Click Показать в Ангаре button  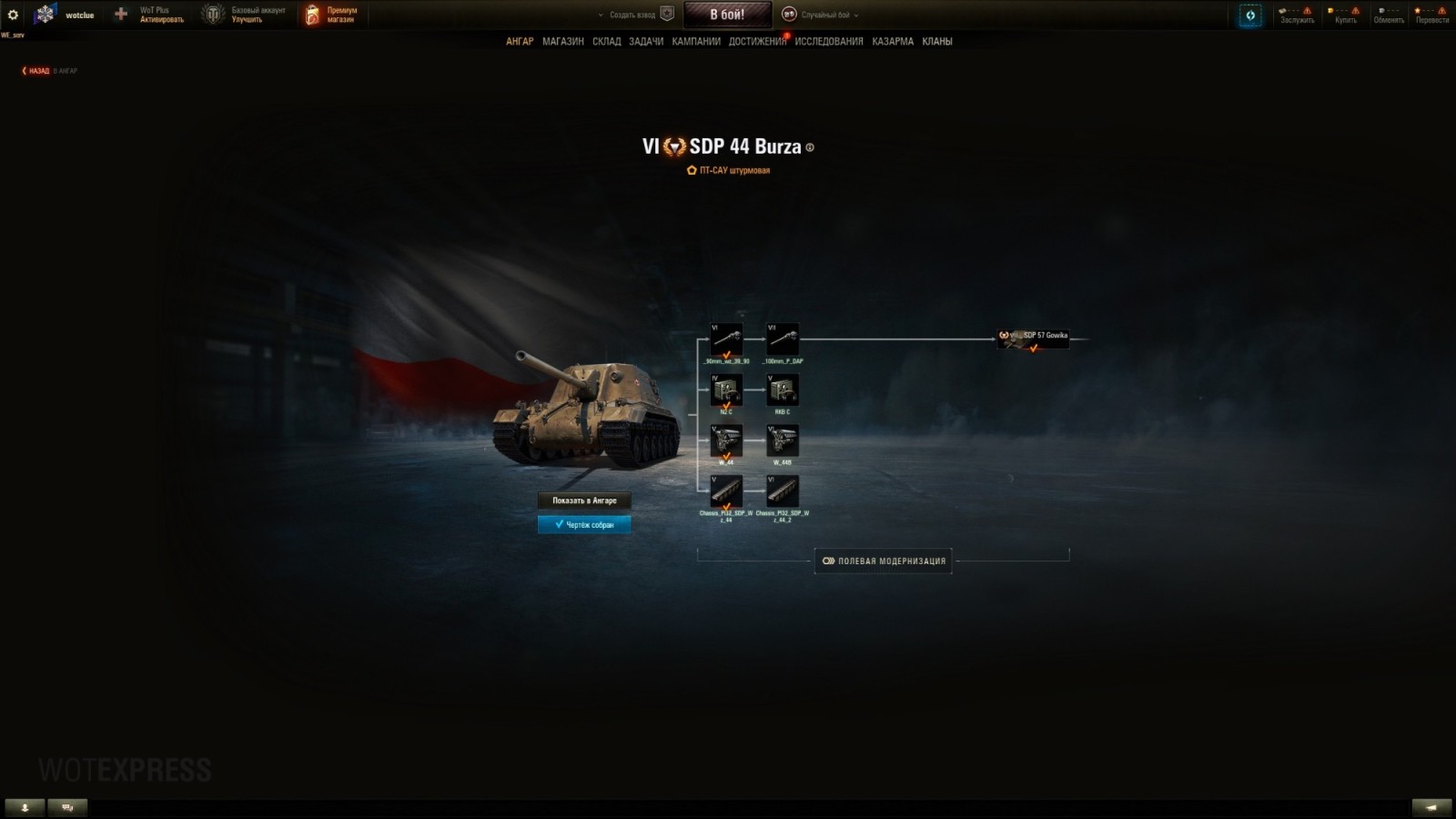584,500
